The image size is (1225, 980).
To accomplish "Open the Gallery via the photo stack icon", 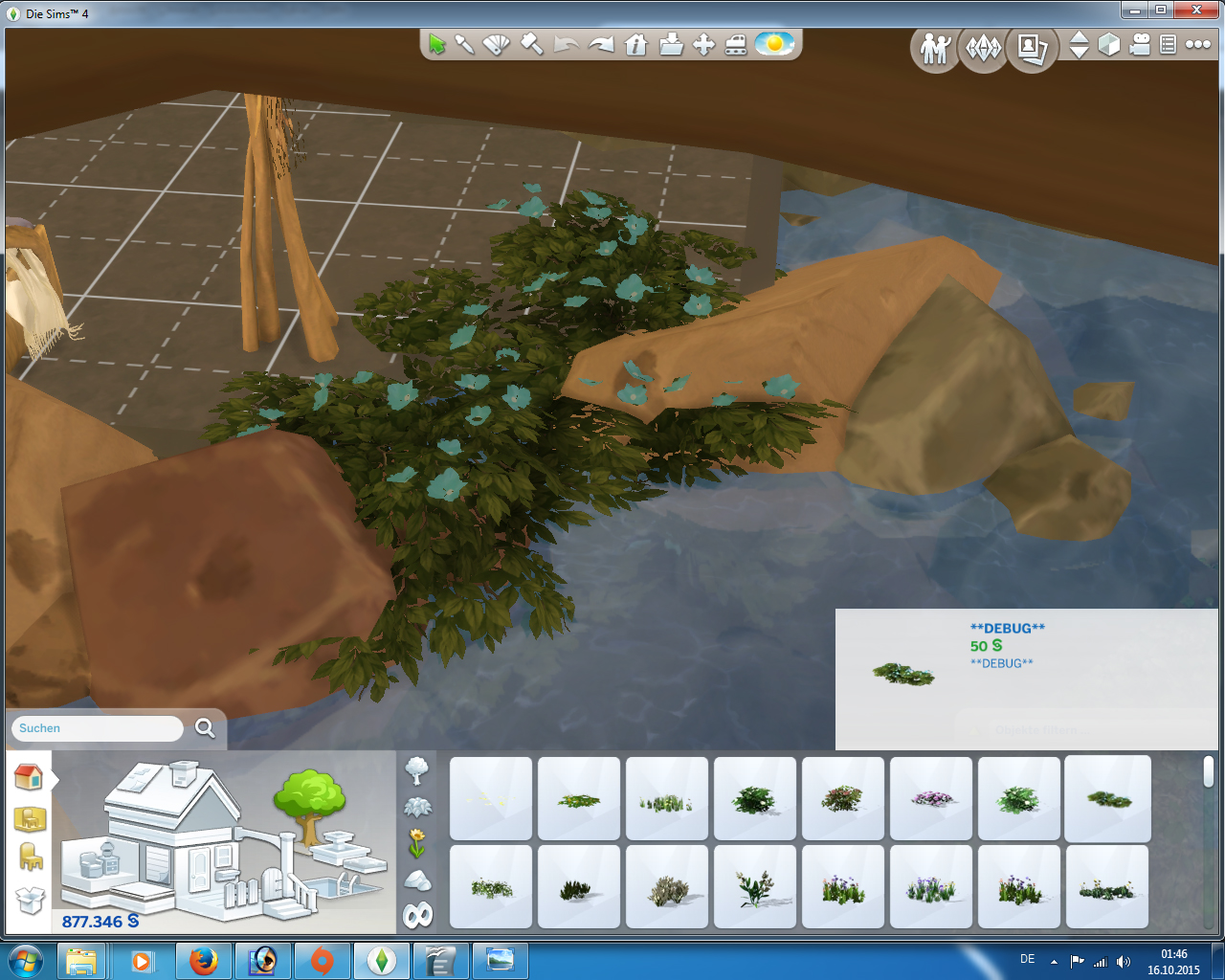I will coord(1031,46).
